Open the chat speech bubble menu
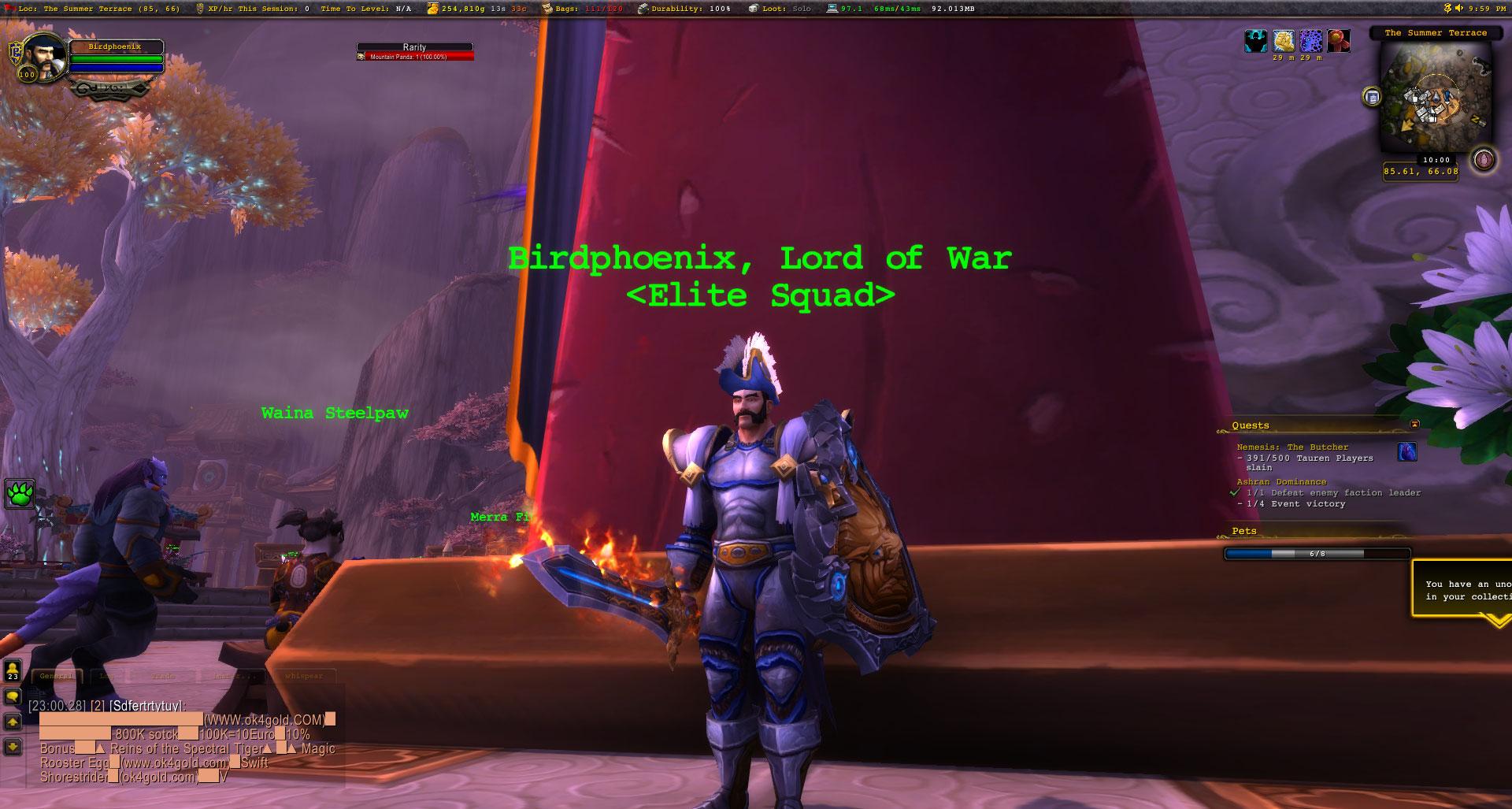 pyautogui.click(x=13, y=697)
